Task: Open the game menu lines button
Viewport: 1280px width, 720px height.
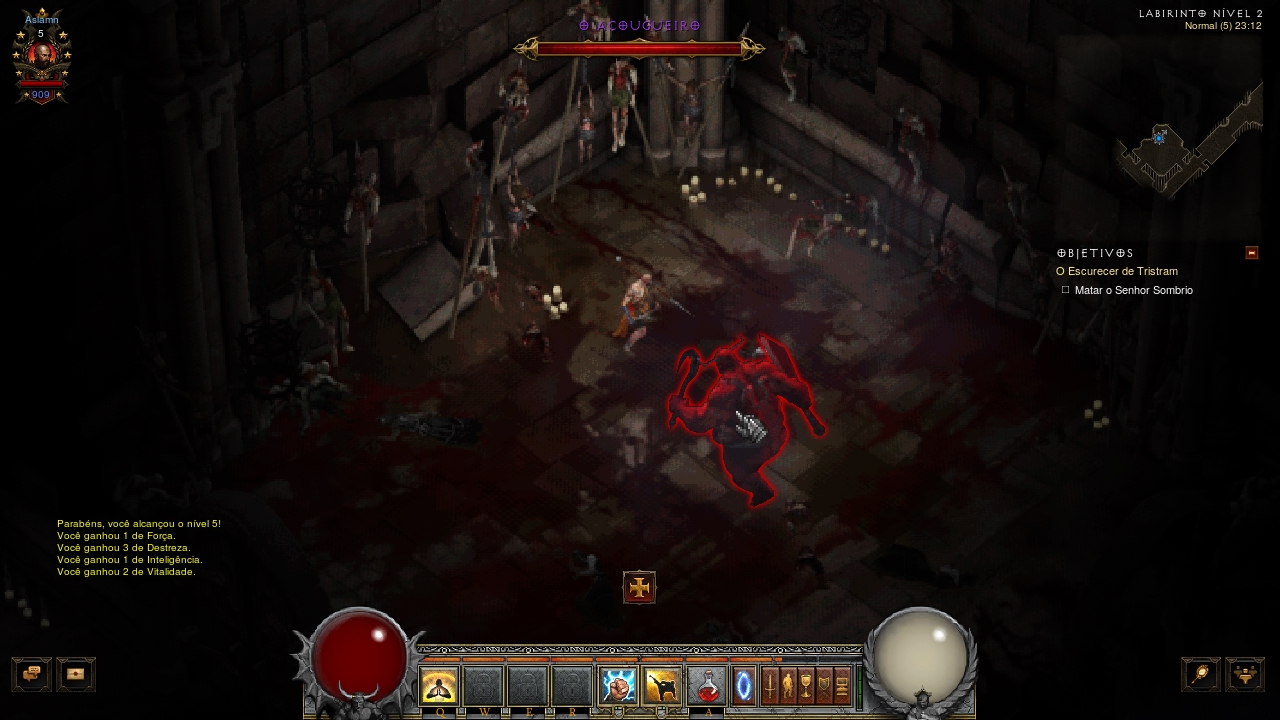Action: click(842, 687)
